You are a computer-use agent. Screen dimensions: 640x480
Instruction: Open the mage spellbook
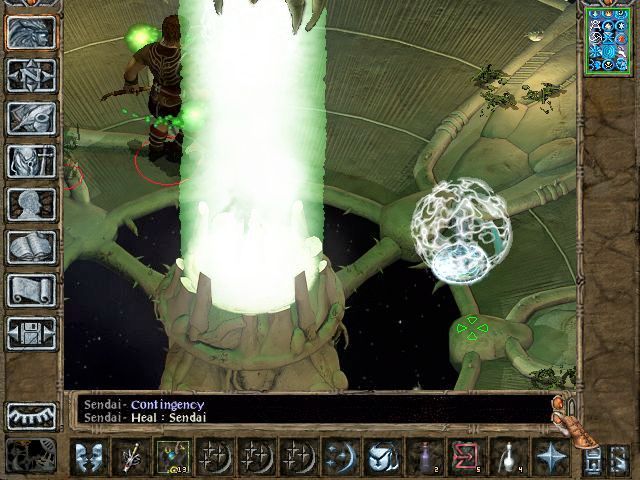click(31, 247)
